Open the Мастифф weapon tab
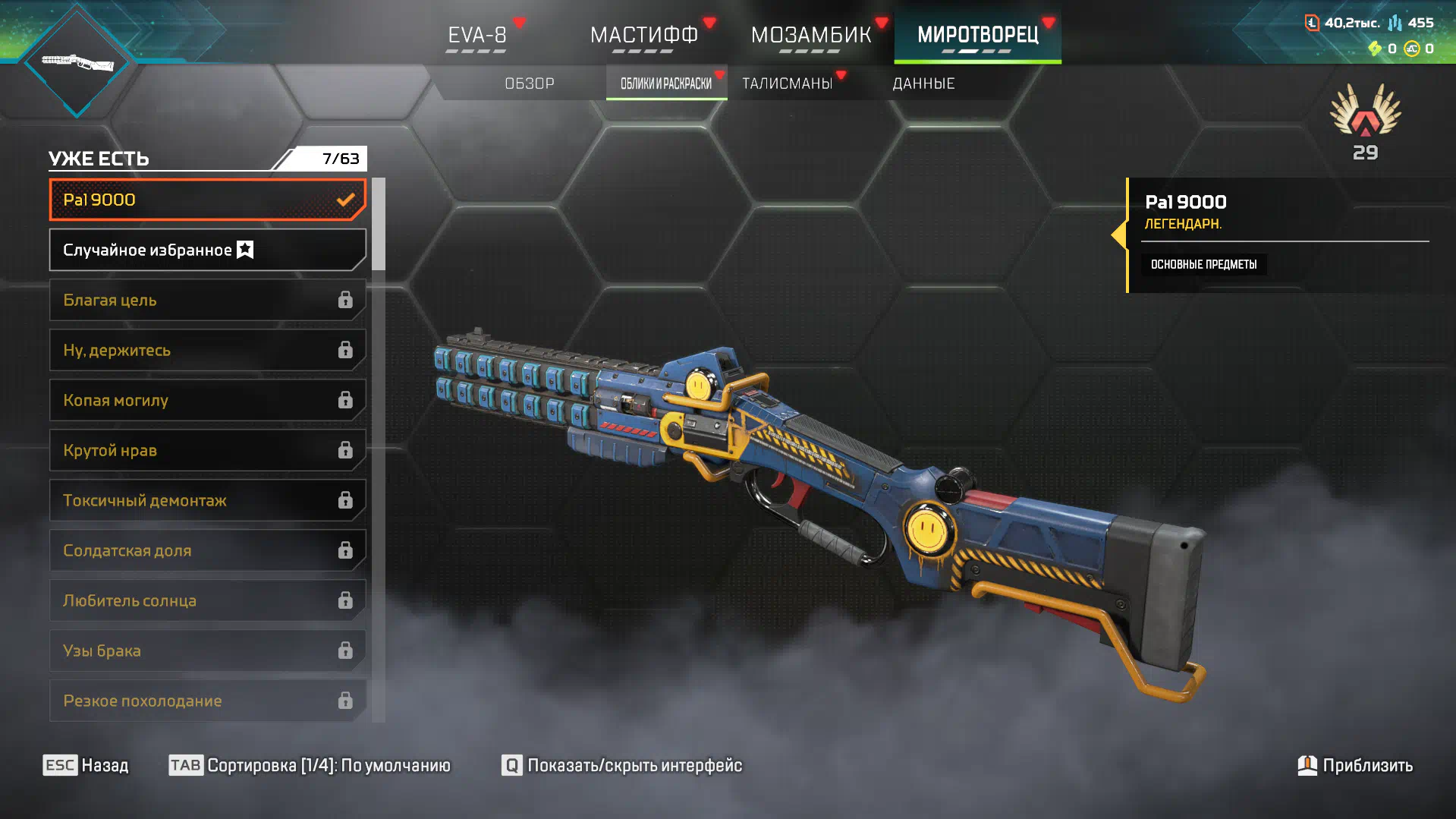Image resolution: width=1456 pixels, height=819 pixels. tap(643, 35)
